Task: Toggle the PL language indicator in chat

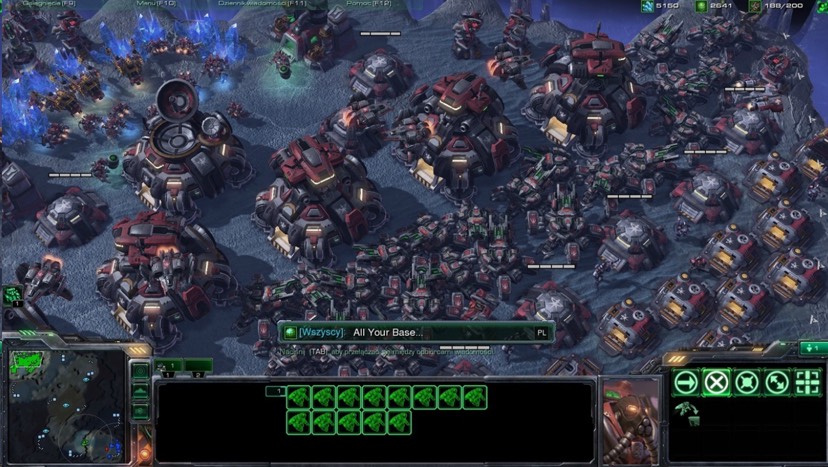Action: 541,332
